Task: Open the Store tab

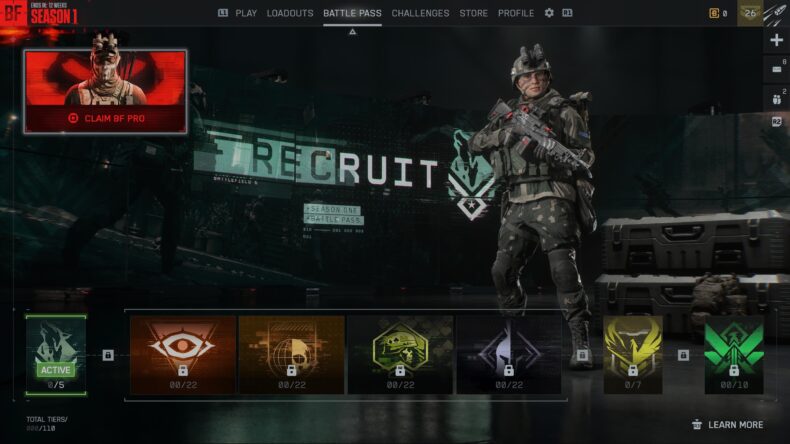Action: click(x=474, y=13)
